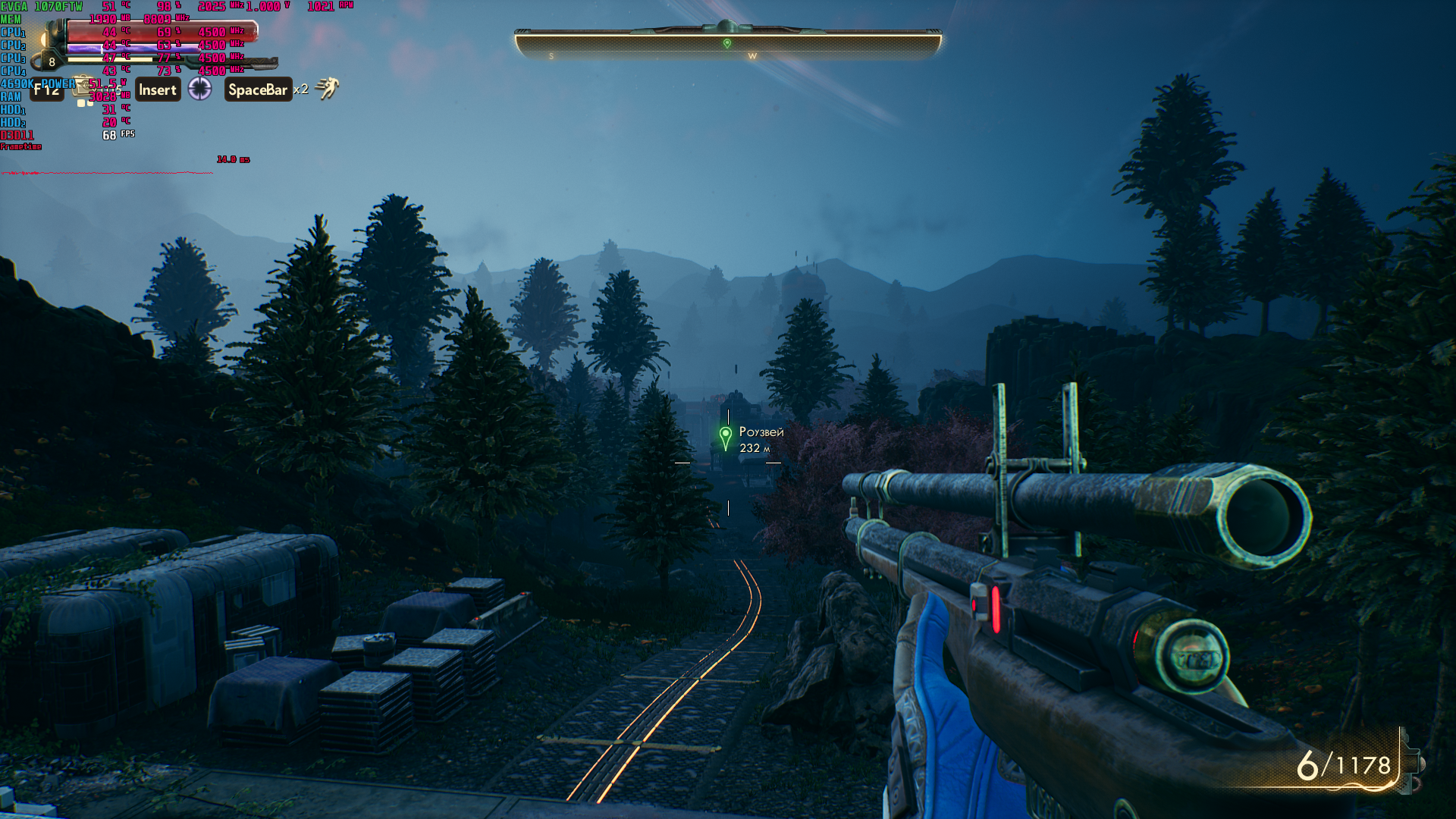Activate the Tactical Time Dilation crosshair icon
Screen dimensions: 1456x819
point(199,89)
